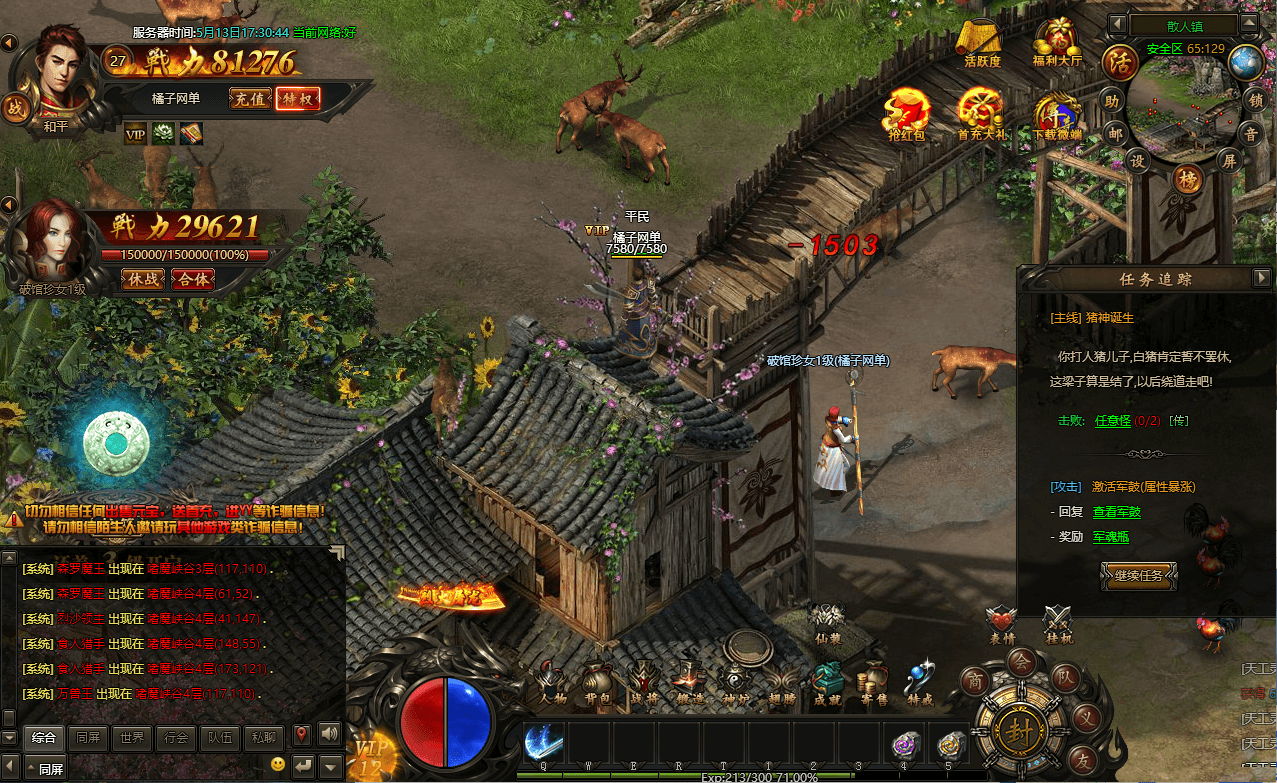Screen dimensions: 1277x783
Task: Click the 充值 recharge button
Action: pyautogui.click(x=250, y=98)
